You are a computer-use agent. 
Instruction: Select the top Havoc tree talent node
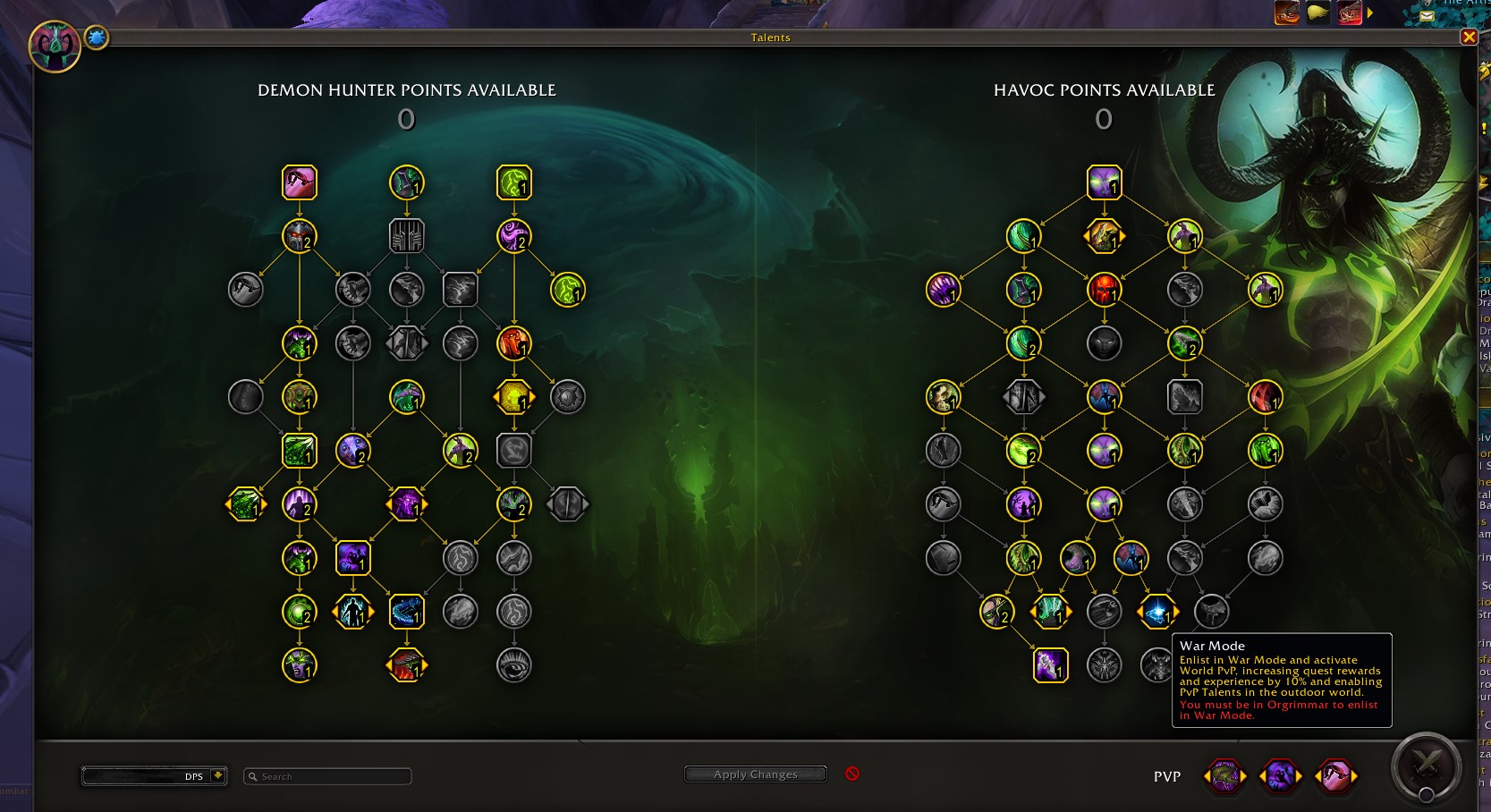coord(1105,182)
